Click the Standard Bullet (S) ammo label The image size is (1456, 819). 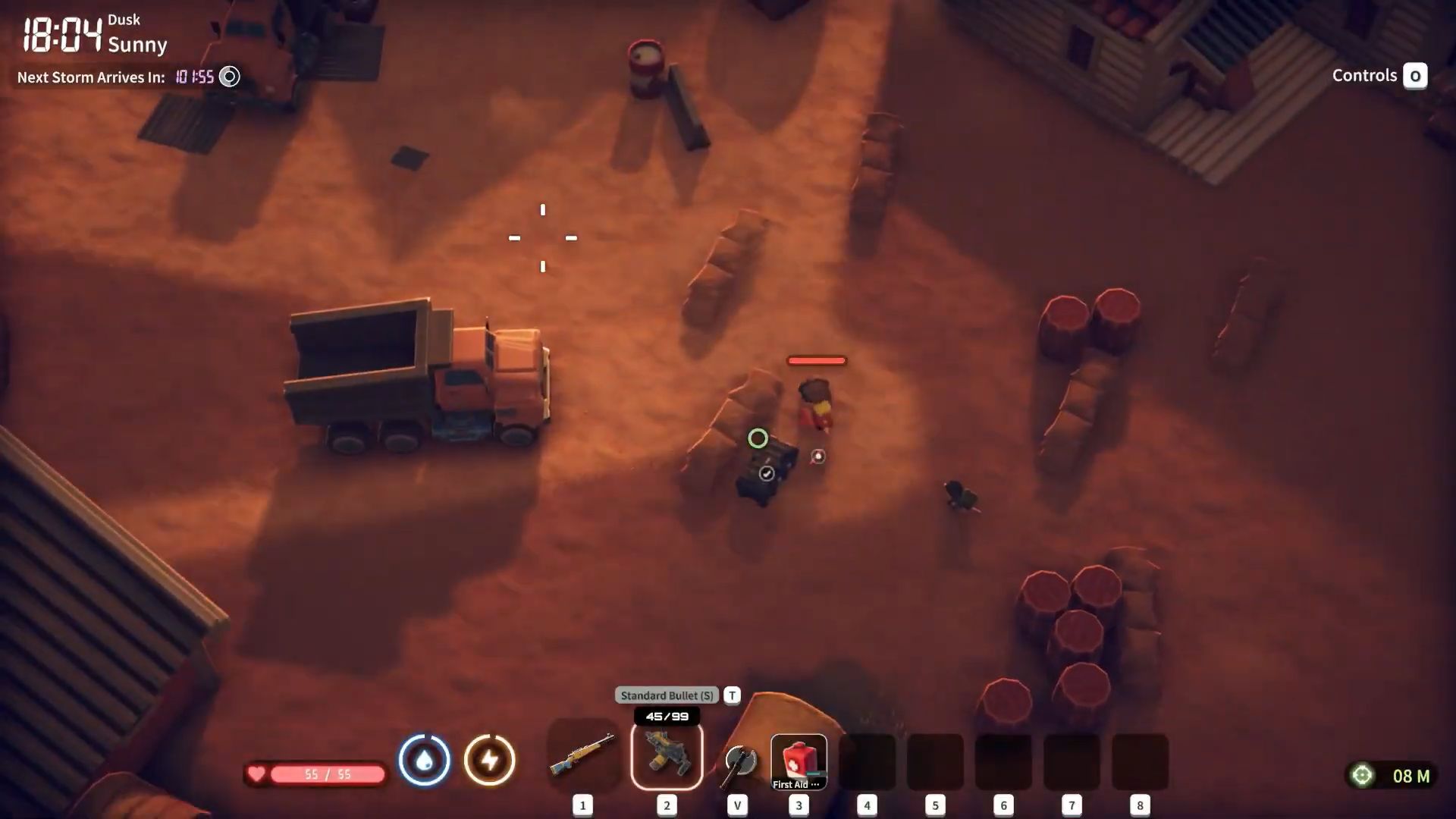click(x=666, y=695)
